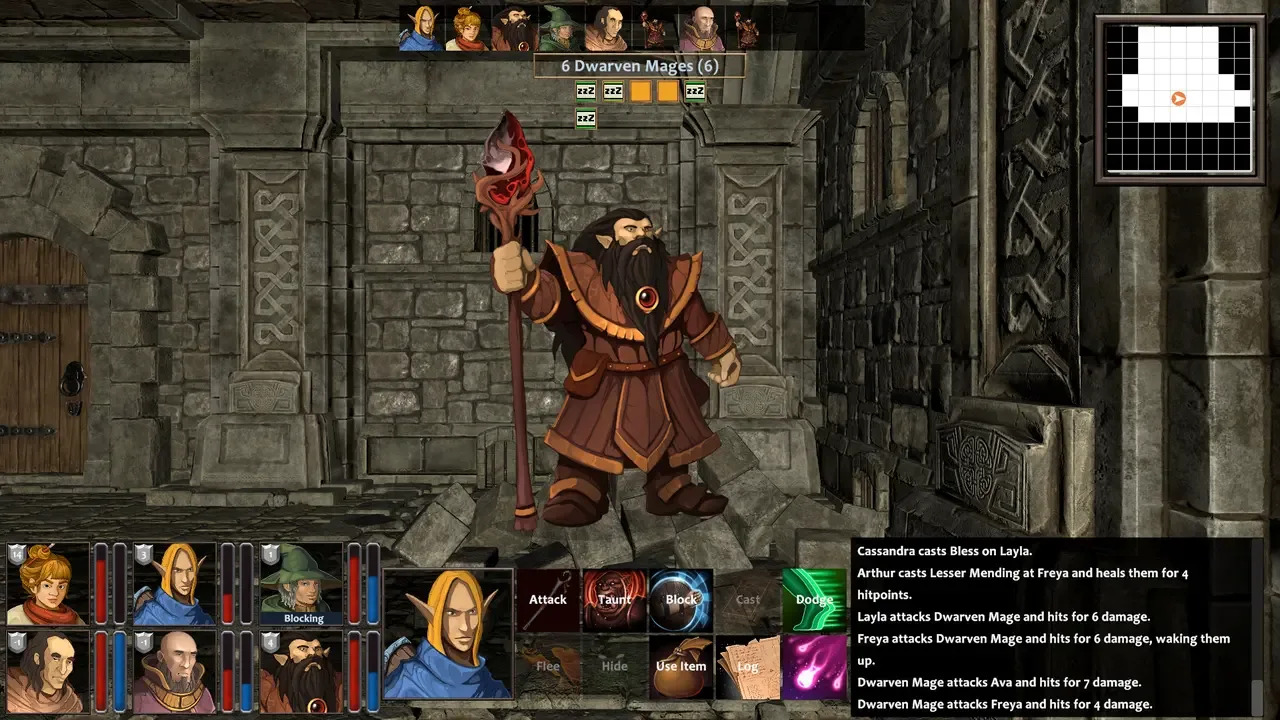Select the red-haired woman in the party panel
This screenshot has width=1280, height=720.
click(48, 583)
